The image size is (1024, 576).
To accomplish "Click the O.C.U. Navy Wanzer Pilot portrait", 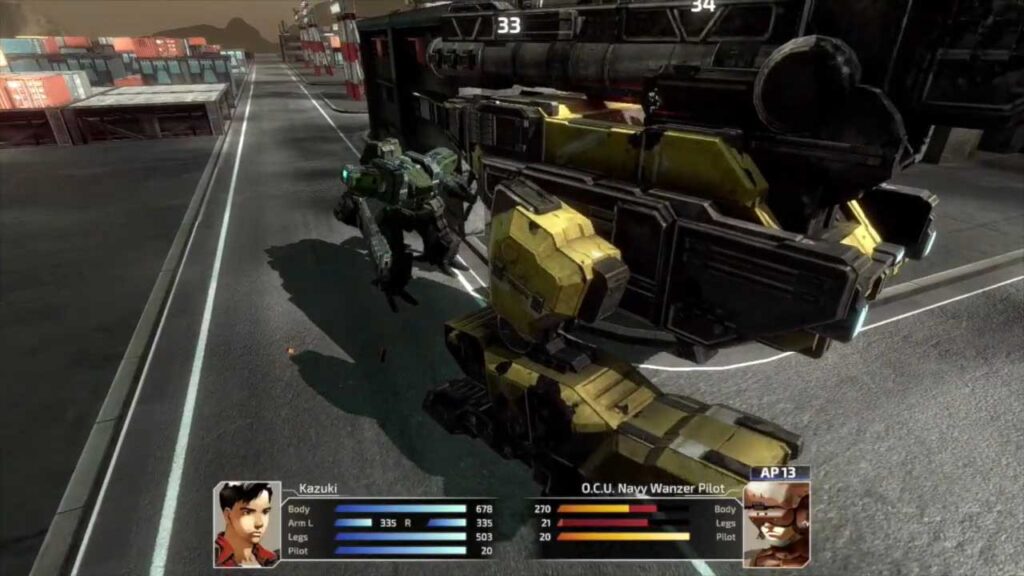I will (776, 524).
